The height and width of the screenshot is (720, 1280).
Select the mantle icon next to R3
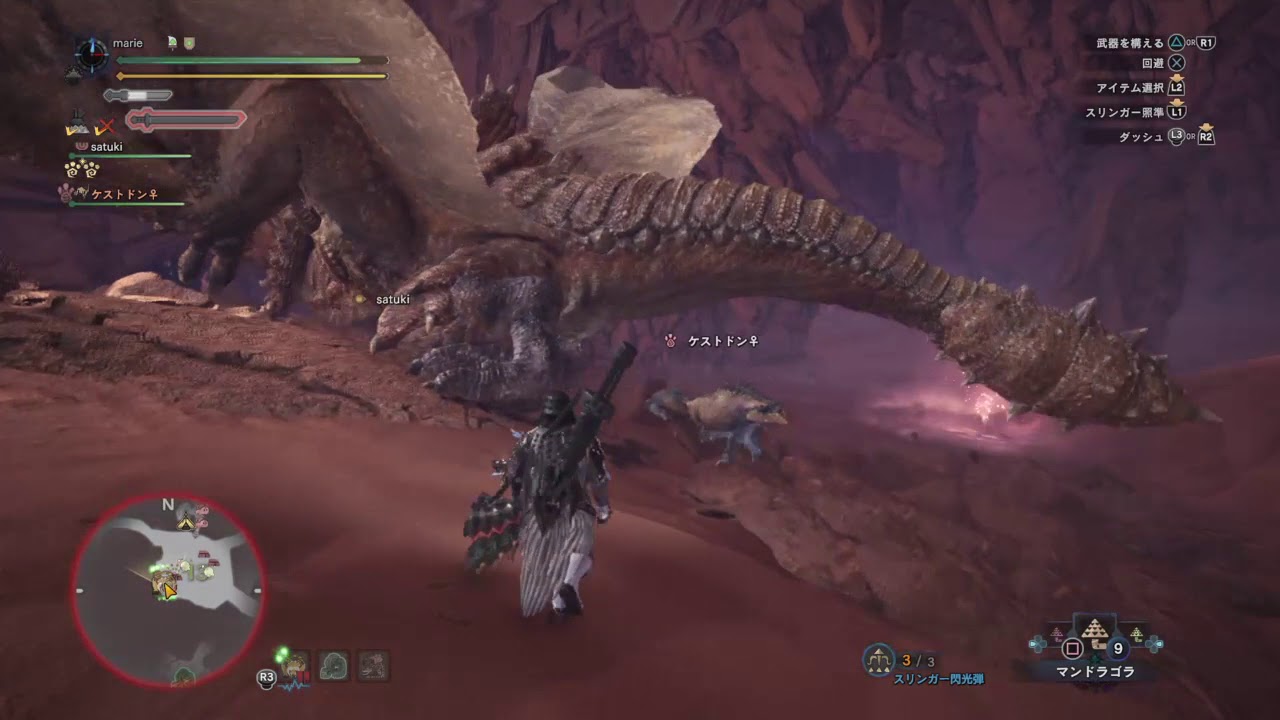(x=295, y=667)
